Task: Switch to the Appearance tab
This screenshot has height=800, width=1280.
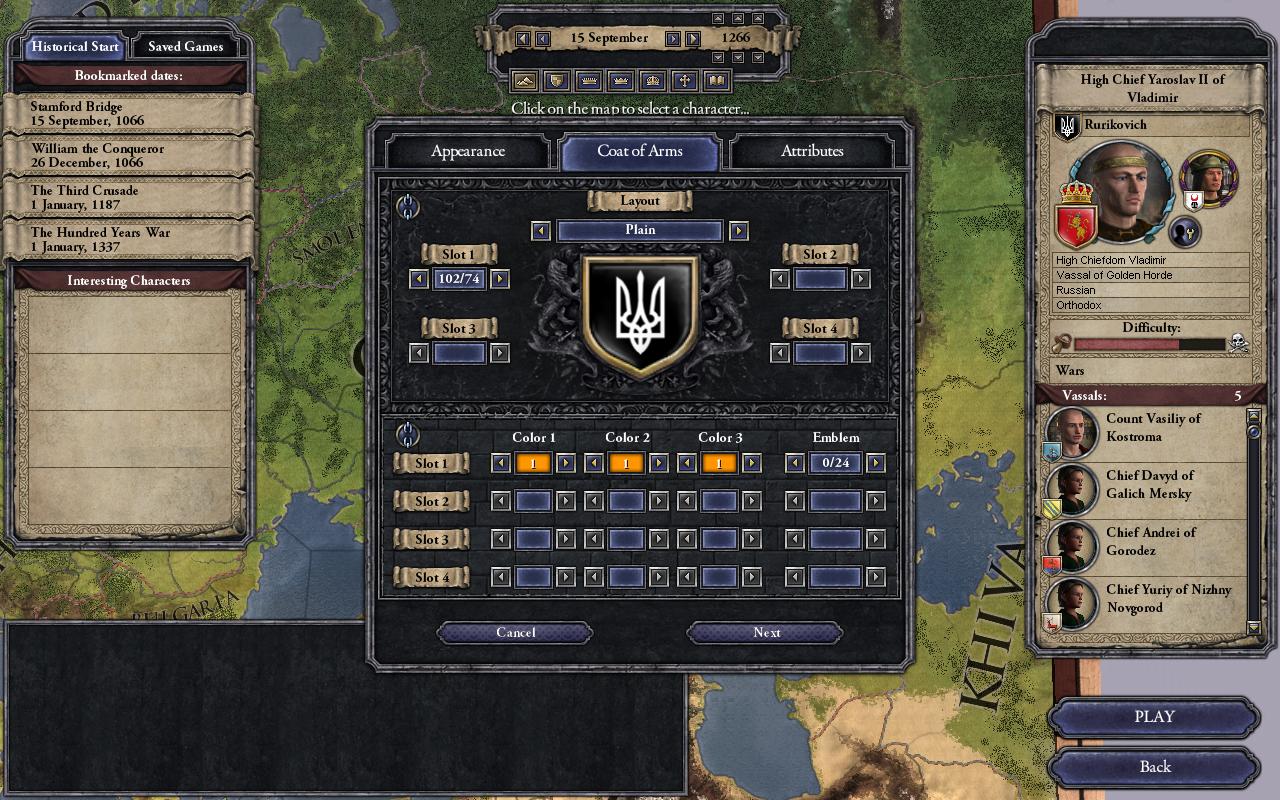Action: coord(467,151)
